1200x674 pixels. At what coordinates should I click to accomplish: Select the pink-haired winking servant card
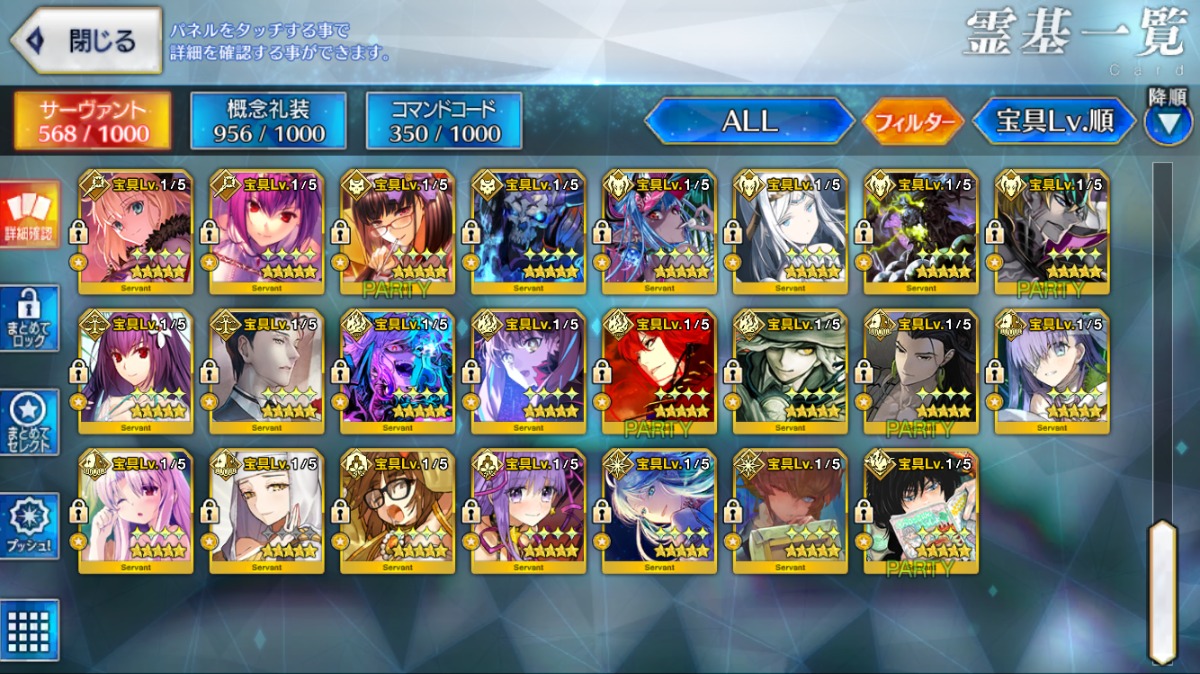pyautogui.click(x=135, y=512)
